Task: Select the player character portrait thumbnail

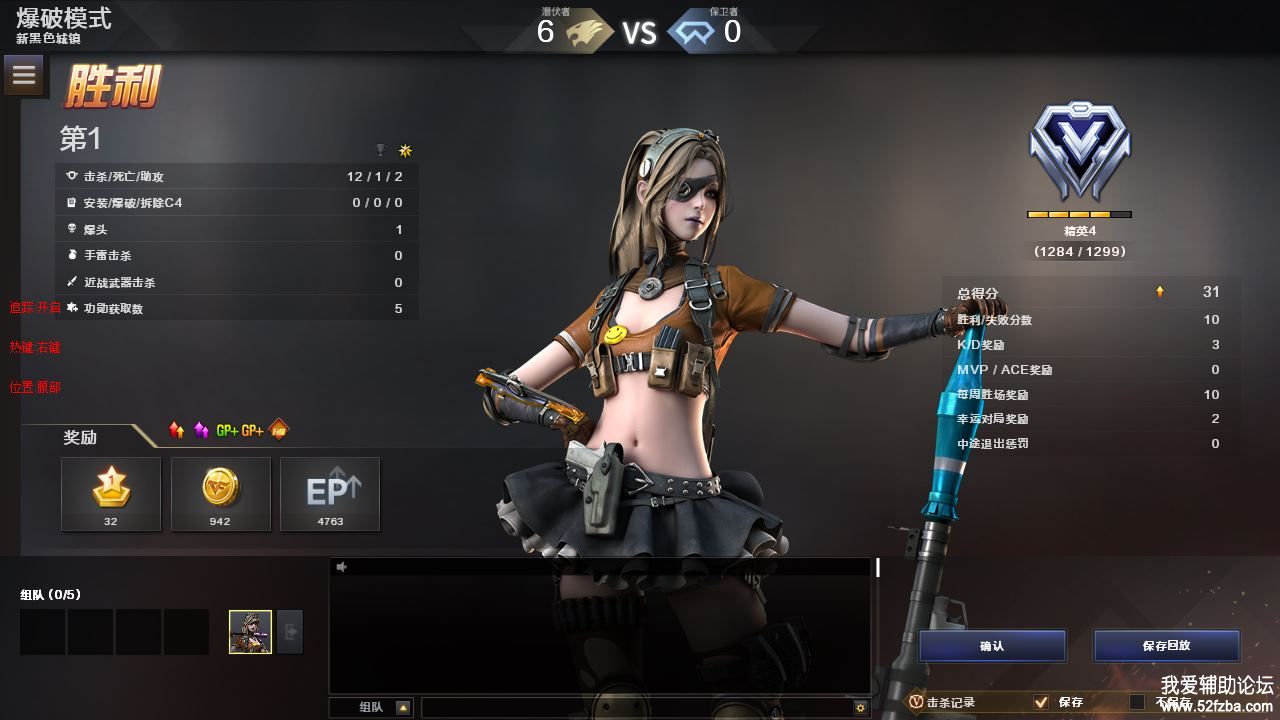Action: [250, 632]
